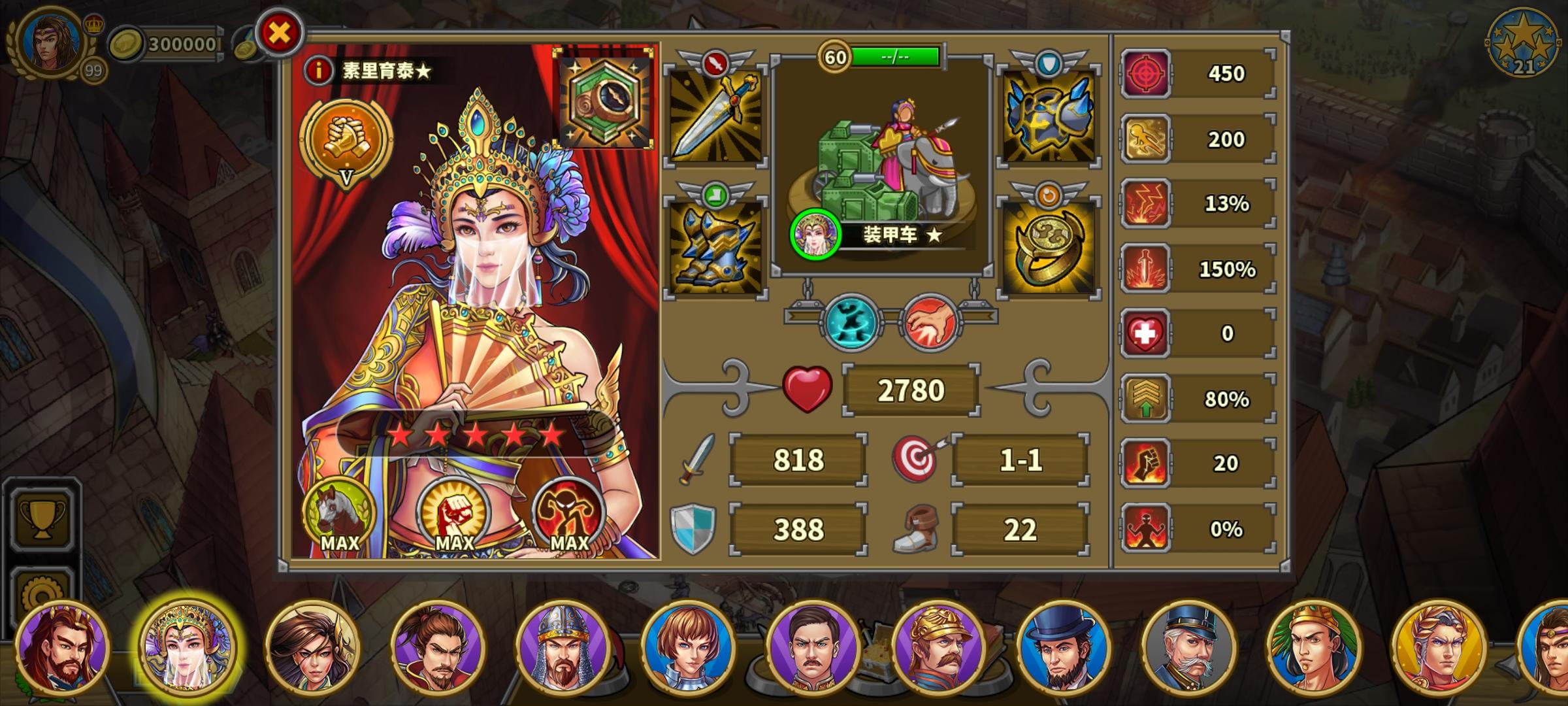Select the horse MAX skill upgrade
The width and height of the screenshot is (1568, 706).
point(339,516)
